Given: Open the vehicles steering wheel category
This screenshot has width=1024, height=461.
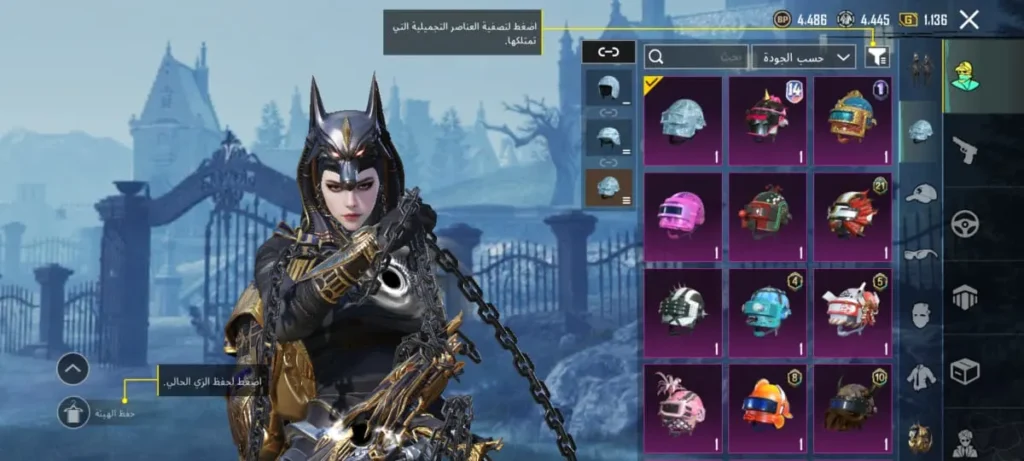Looking at the screenshot, I should [x=964, y=224].
